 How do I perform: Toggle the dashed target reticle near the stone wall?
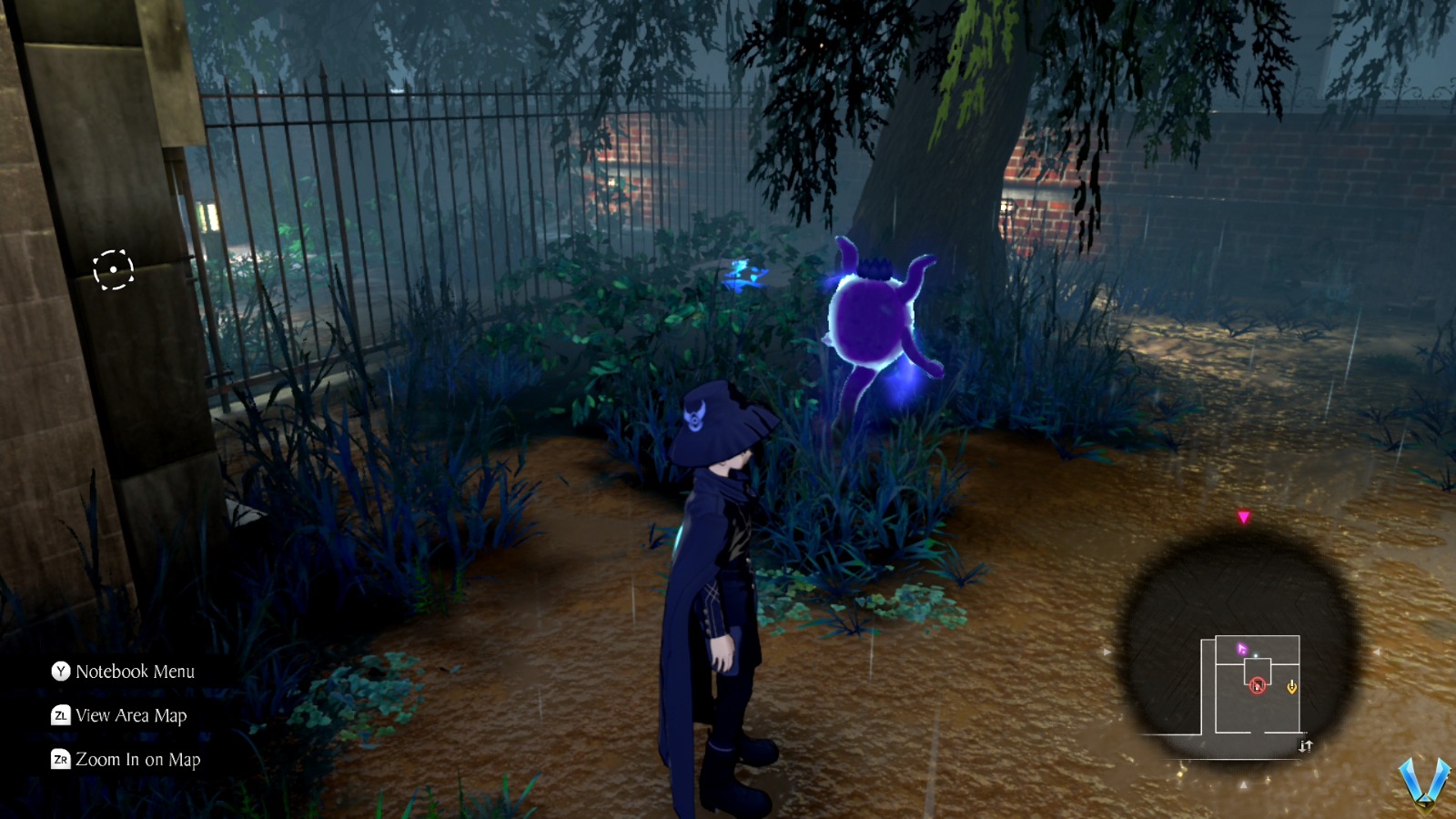coord(113,268)
